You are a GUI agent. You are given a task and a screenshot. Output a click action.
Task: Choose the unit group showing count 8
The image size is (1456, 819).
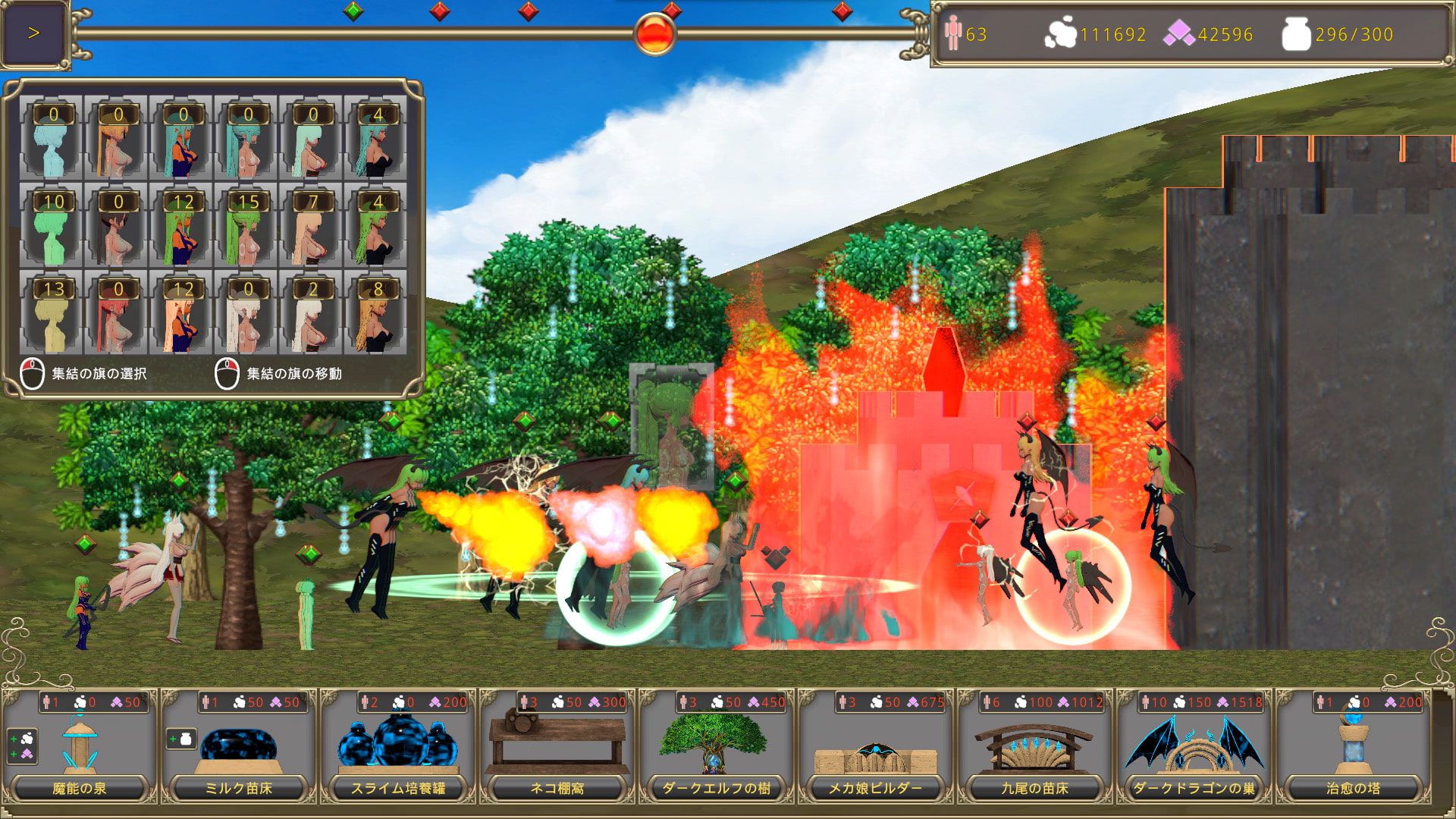[377, 312]
